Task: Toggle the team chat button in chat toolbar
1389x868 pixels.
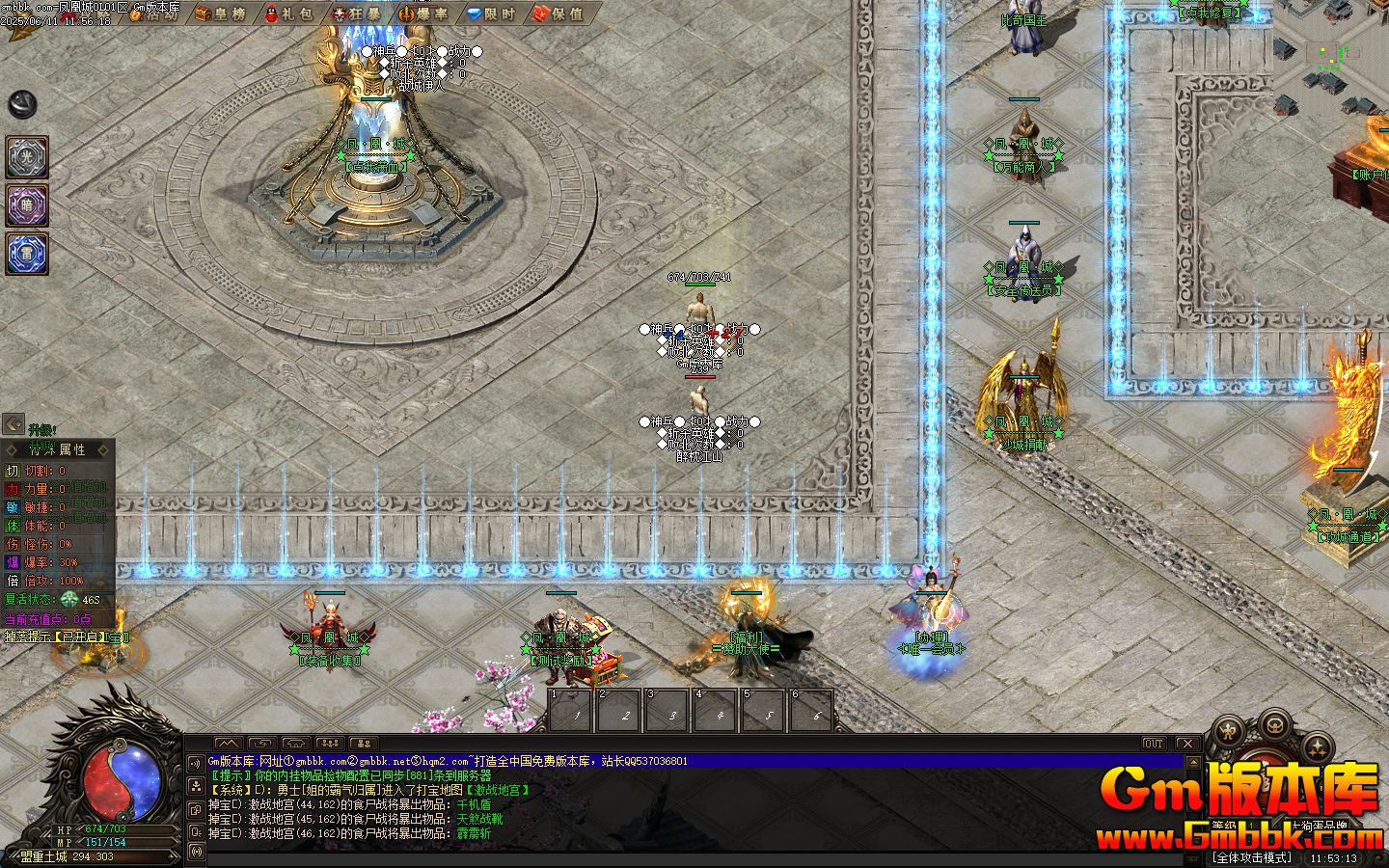Action: (328, 743)
